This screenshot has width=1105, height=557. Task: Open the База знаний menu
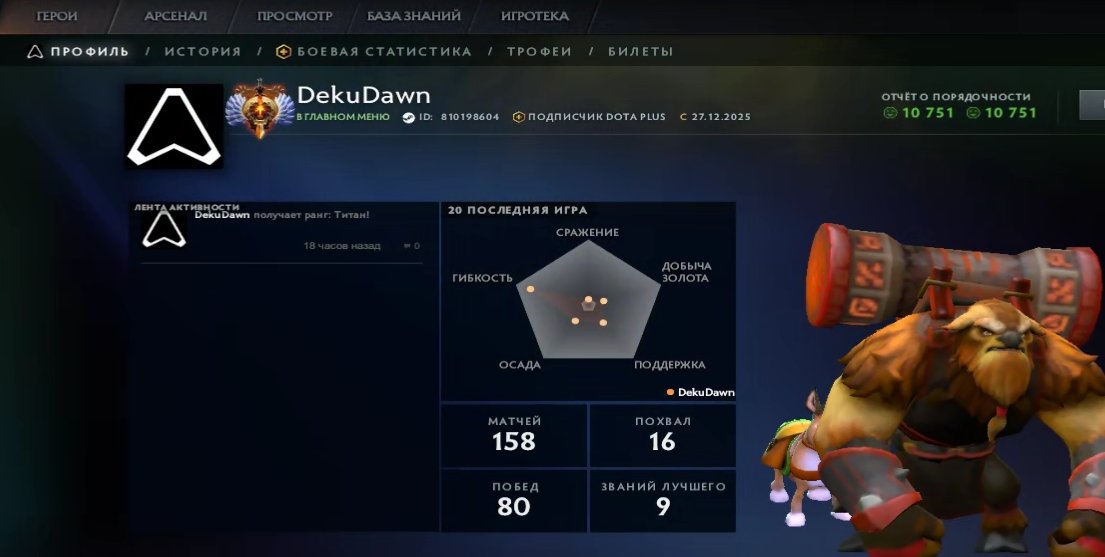pos(414,16)
